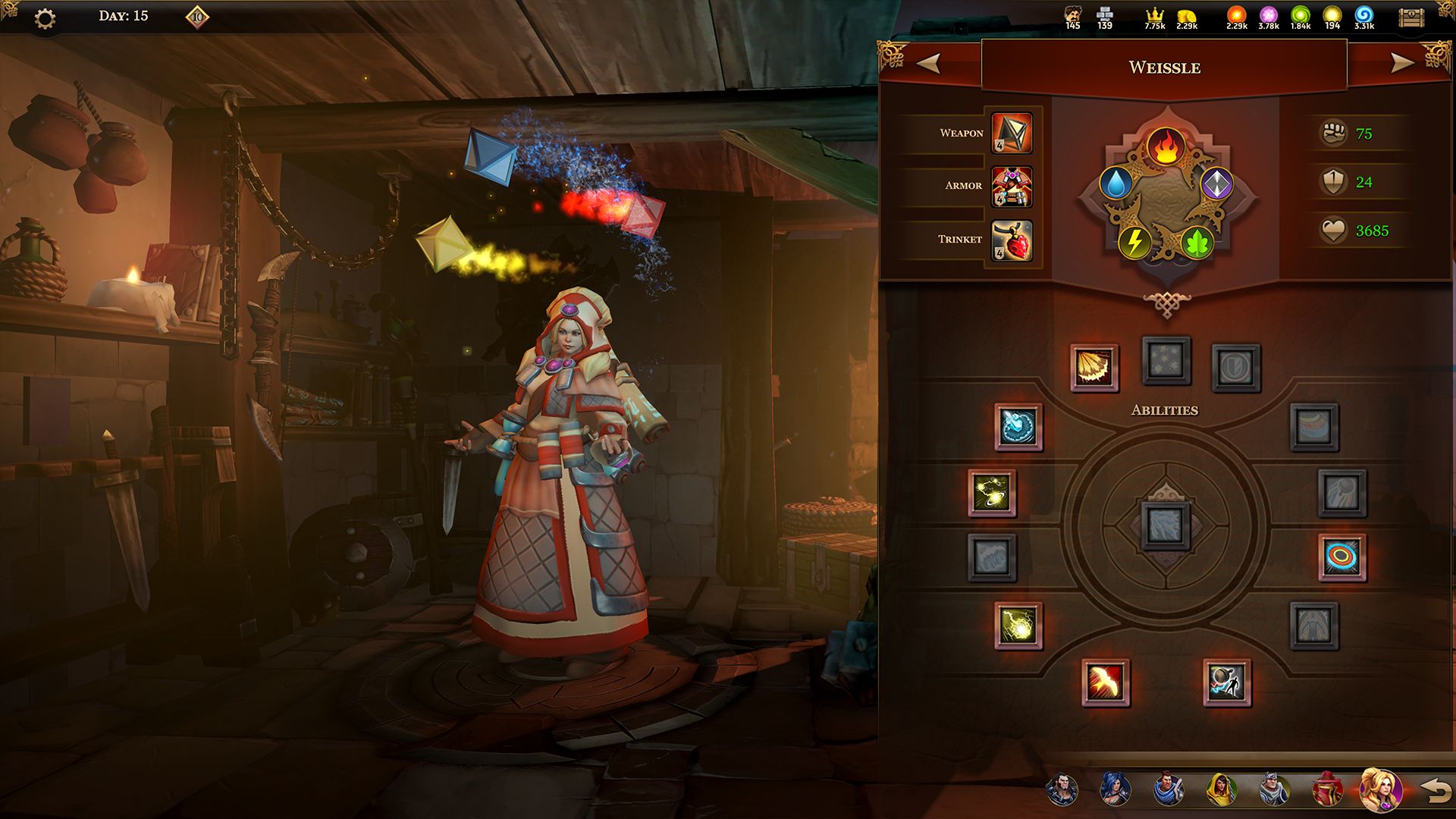Screen dimensions: 1456x819
Task: Pick the red-hatted hero portrait
Action: (x=1326, y=790)
